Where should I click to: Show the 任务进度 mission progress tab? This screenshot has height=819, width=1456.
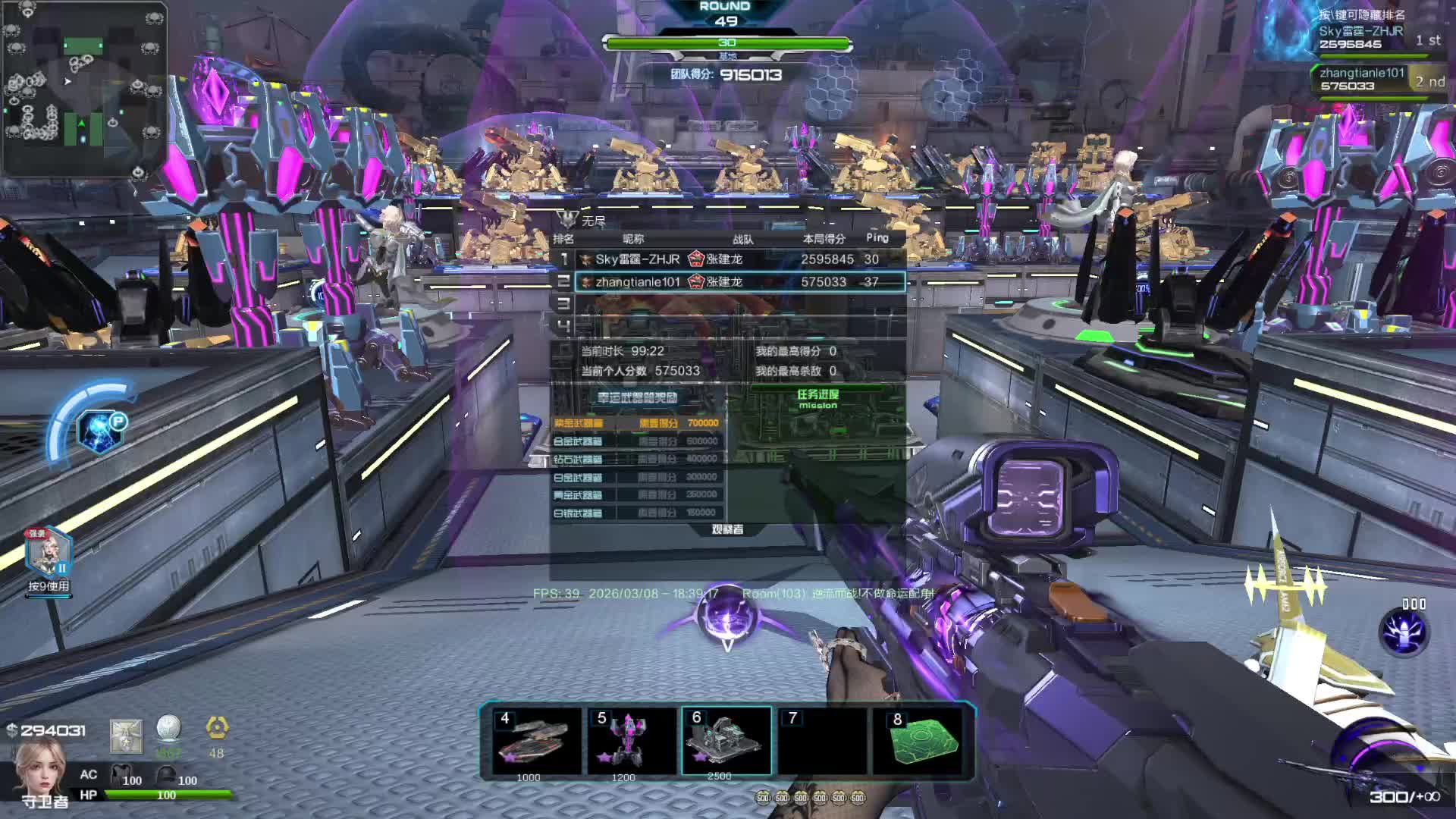pyautogui.click(x=817, y=397)
